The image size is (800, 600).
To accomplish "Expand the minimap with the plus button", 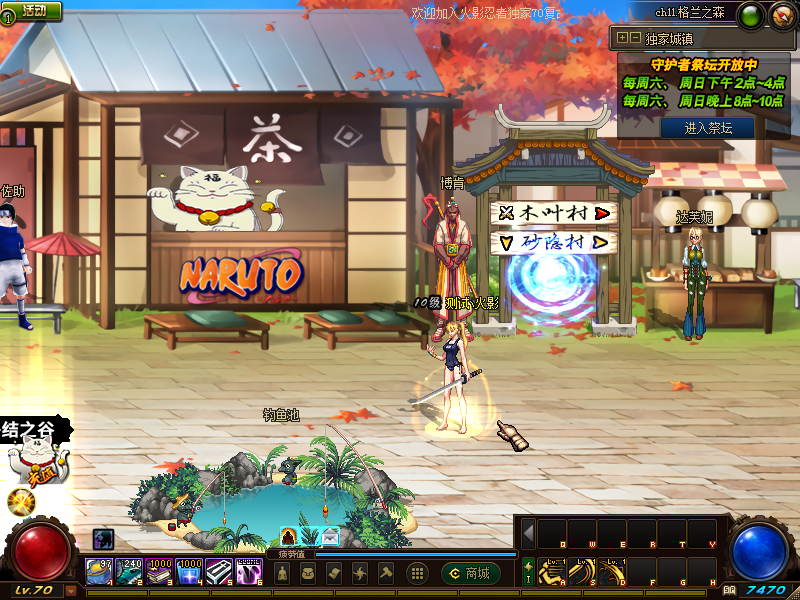I will (x=622, y=38).
